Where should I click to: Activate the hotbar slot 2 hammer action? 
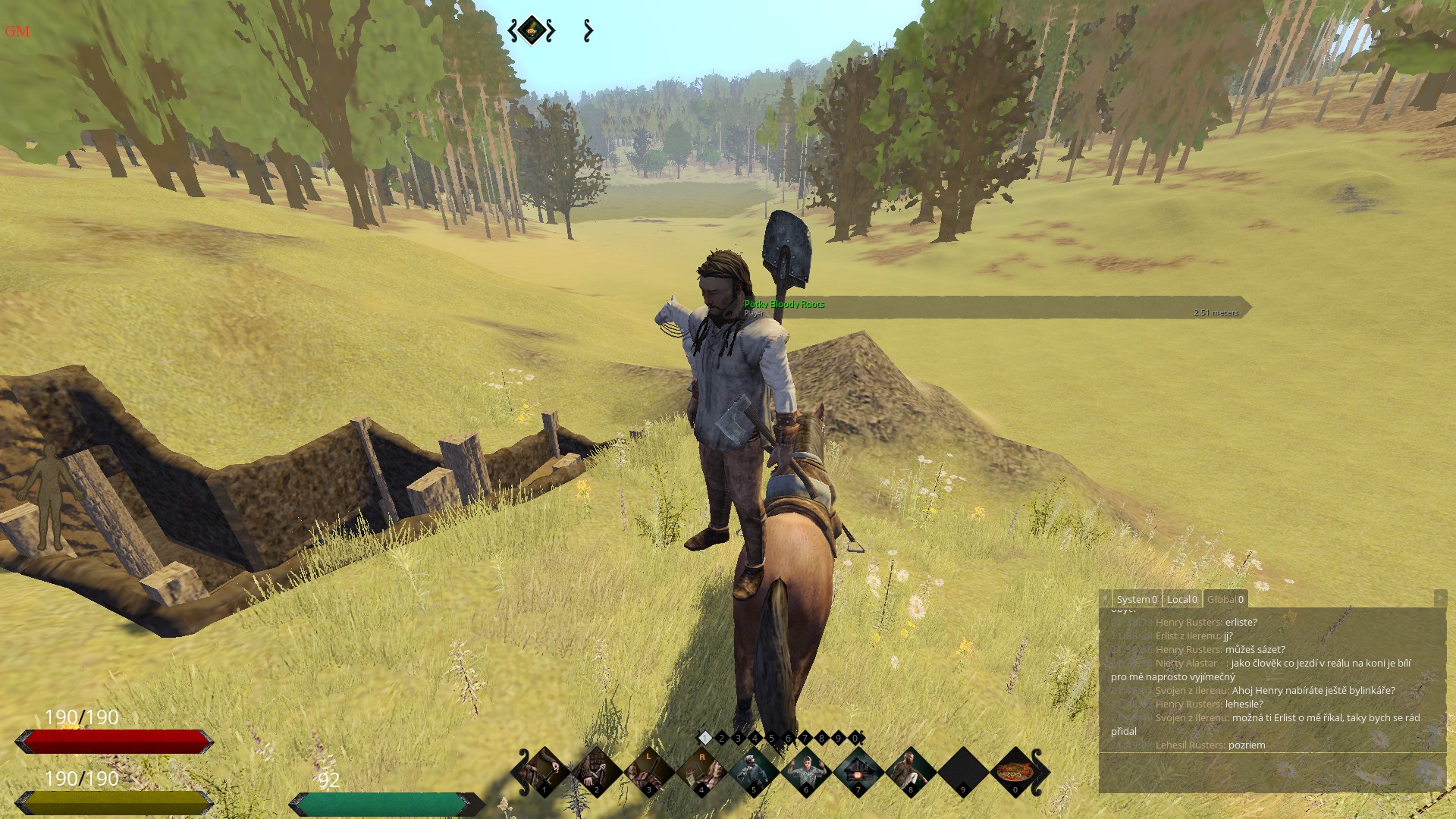596,772
